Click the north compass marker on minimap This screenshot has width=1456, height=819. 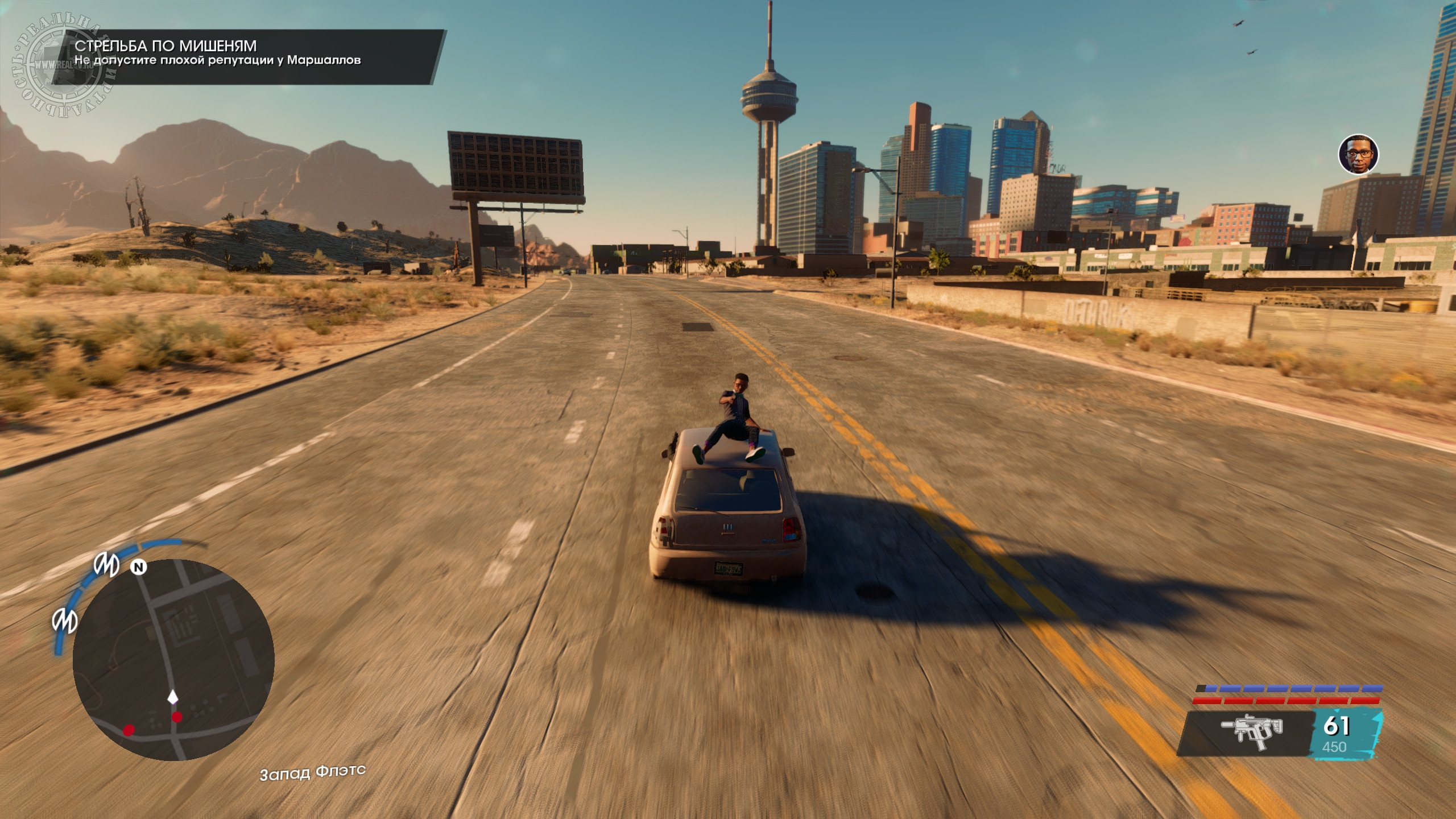coord(138,567)
